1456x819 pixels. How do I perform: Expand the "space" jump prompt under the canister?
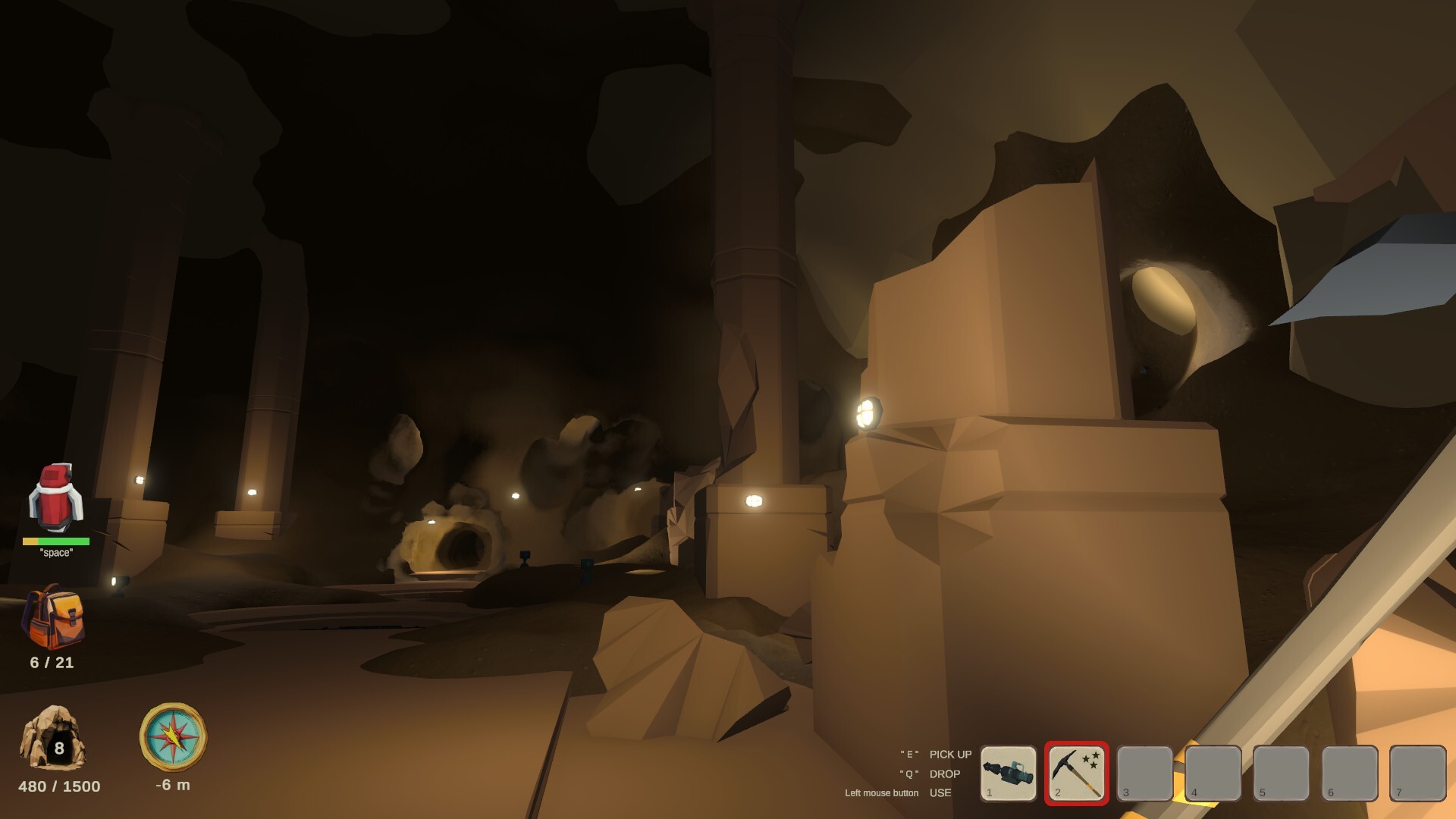56,554
